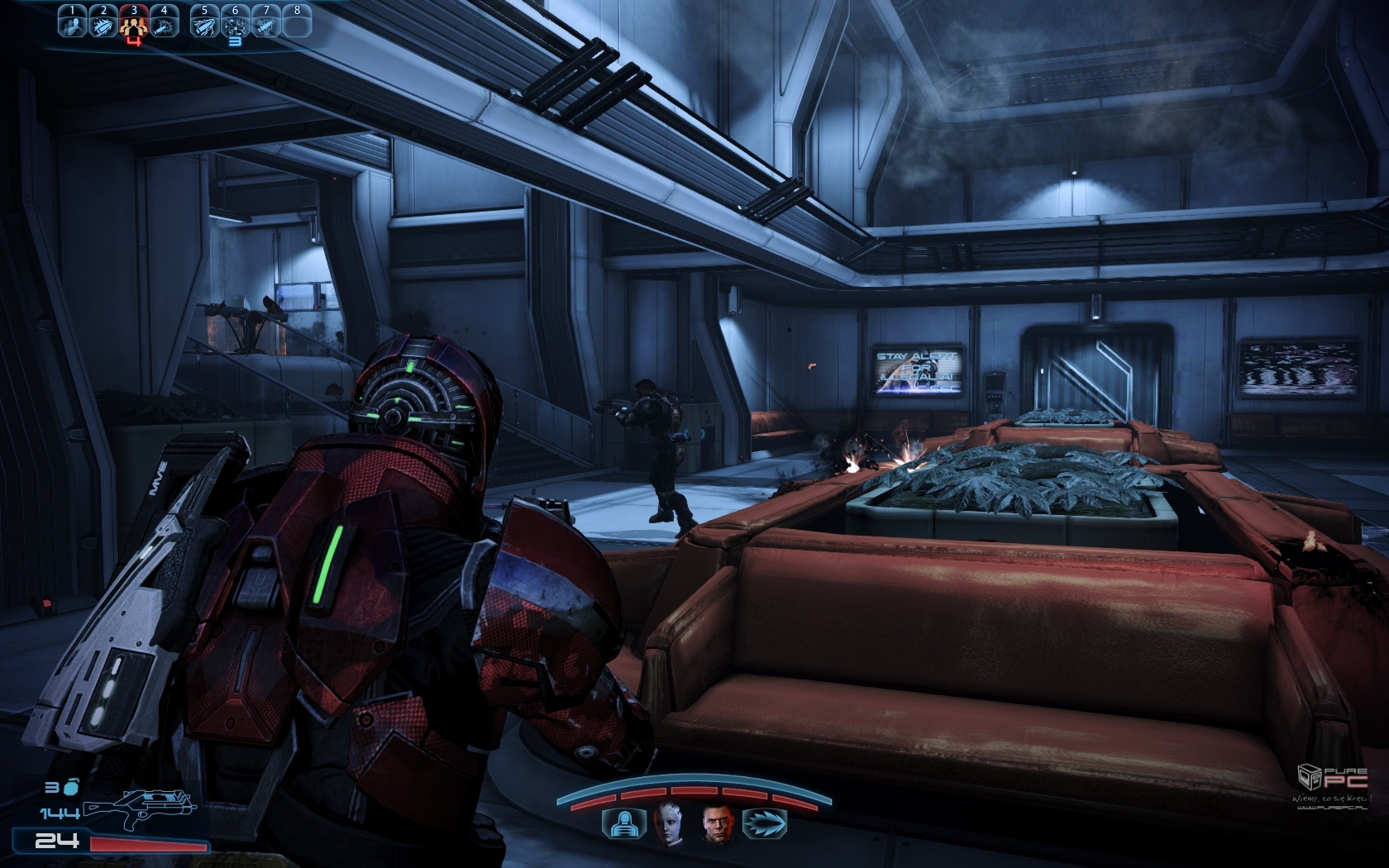The height and width of the screenshot is (868, 1389).
Task: Use the spiked arrow squad power icon
Action: coord(765,823)
